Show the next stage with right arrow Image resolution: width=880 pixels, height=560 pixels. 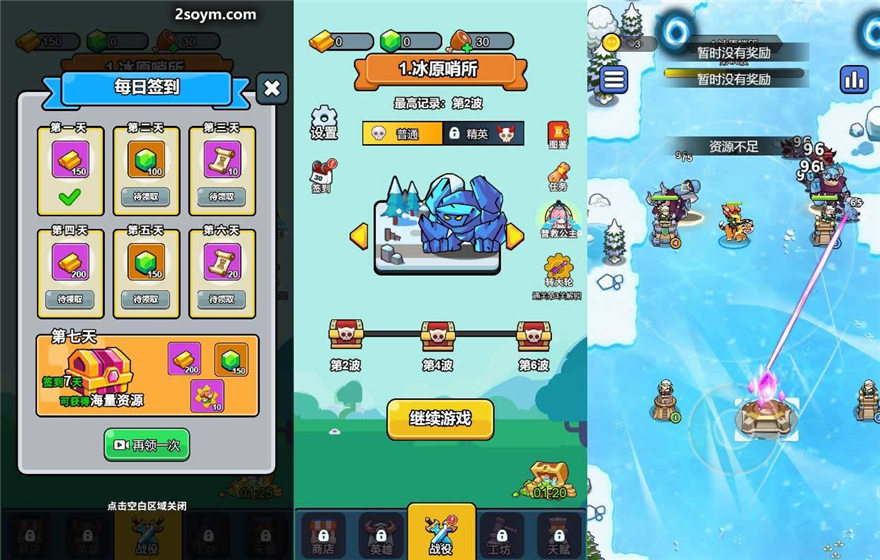pyautogui.click(x=514, y=236)
